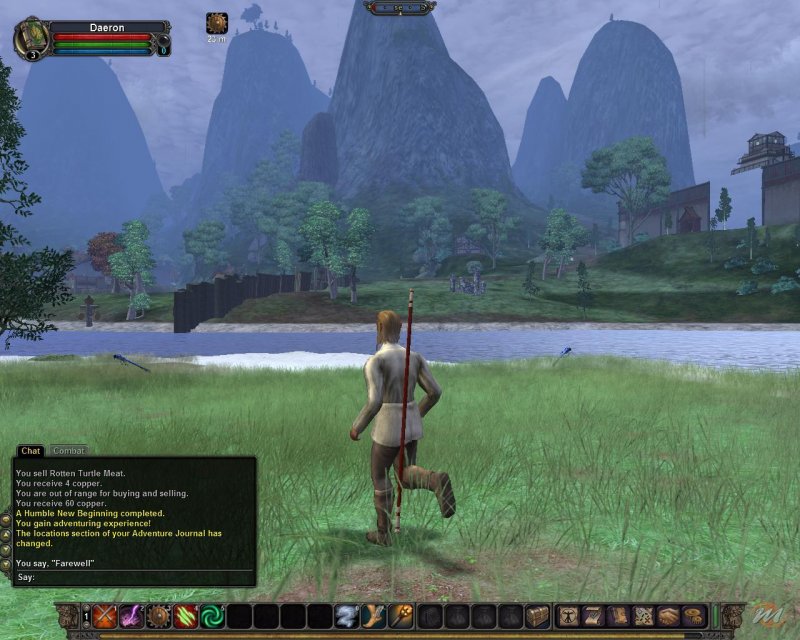Activate the red claw strike ability
800x640 pixels.
click(x=186, y=616)
